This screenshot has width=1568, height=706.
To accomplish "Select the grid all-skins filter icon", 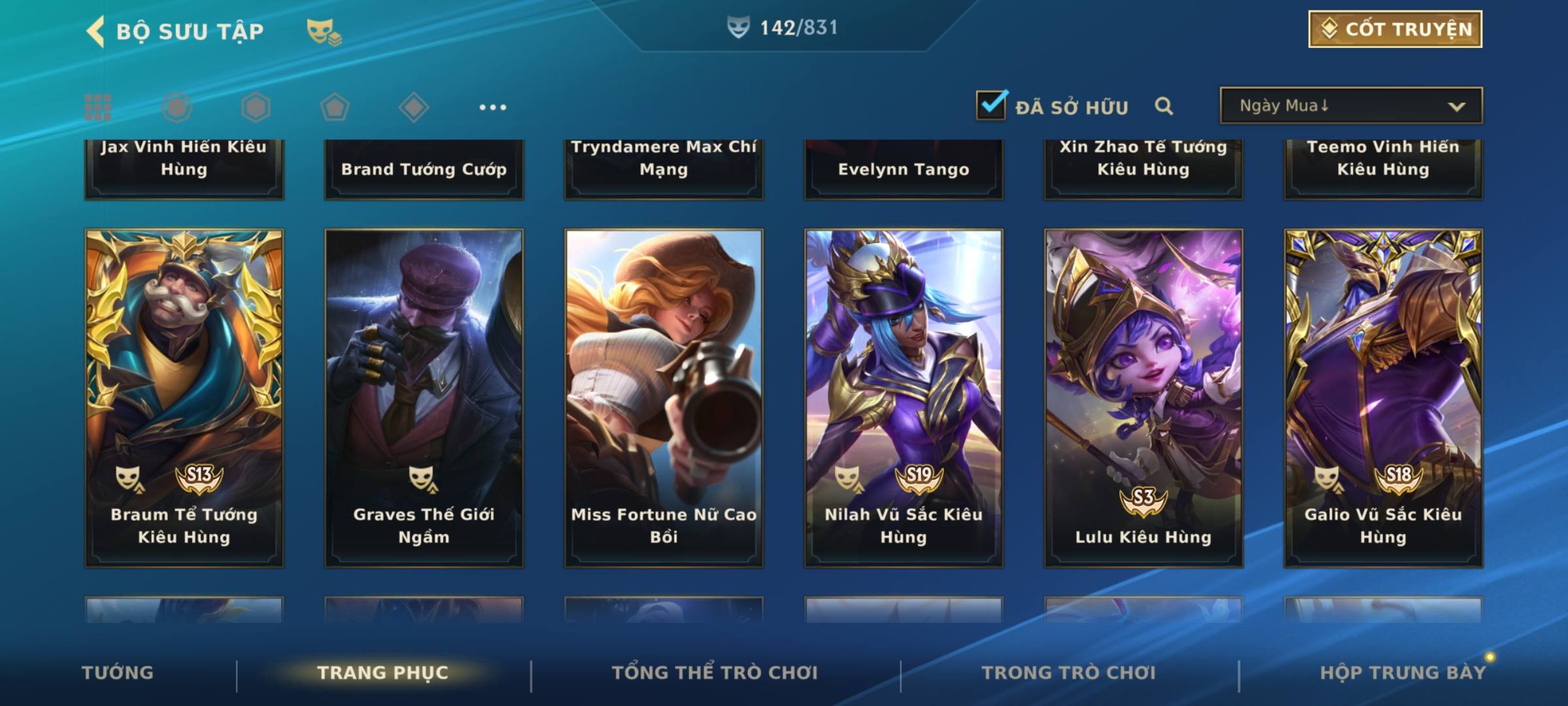I will point(98,107).
